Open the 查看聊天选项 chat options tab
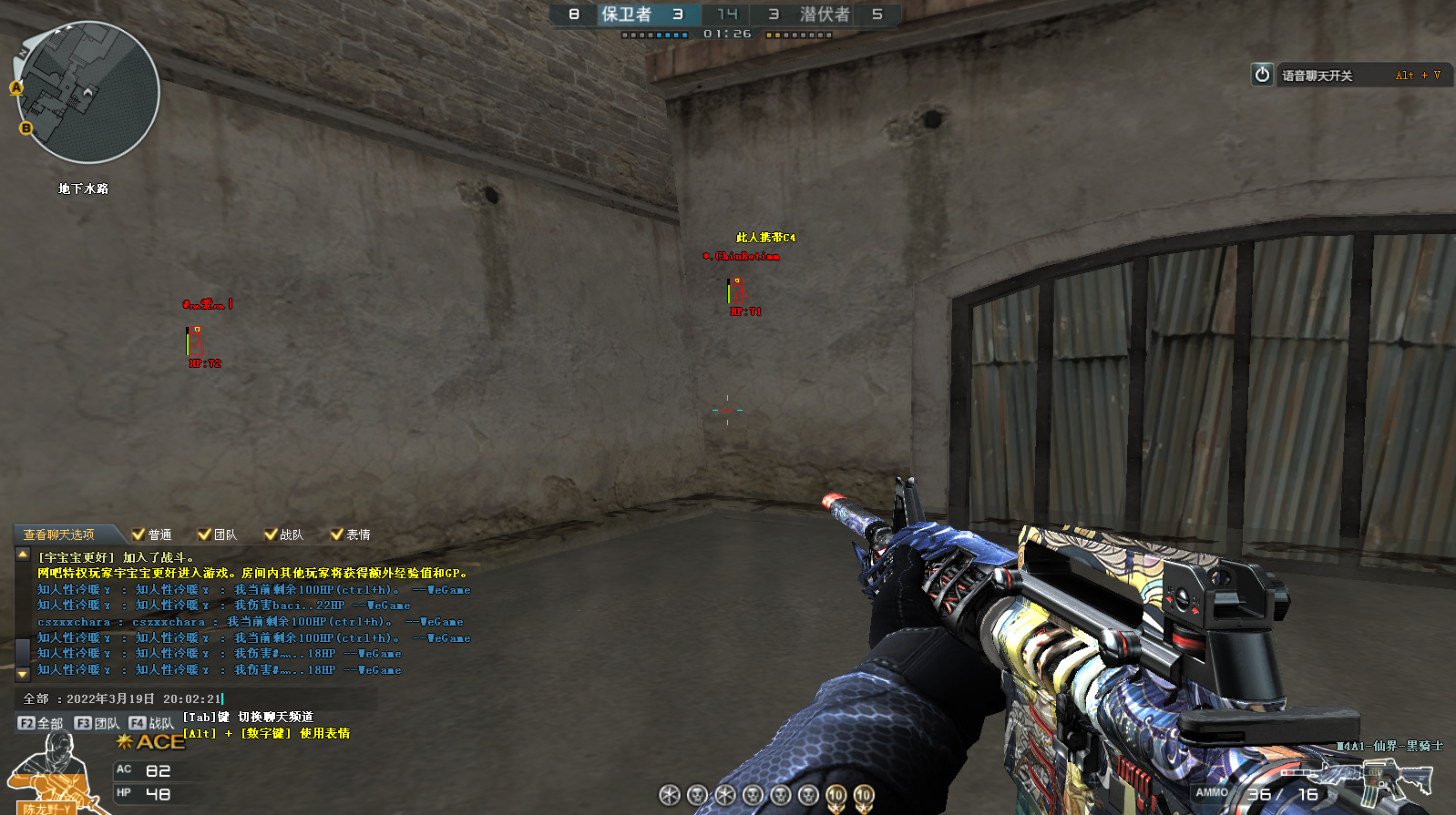 click(59, 535)
